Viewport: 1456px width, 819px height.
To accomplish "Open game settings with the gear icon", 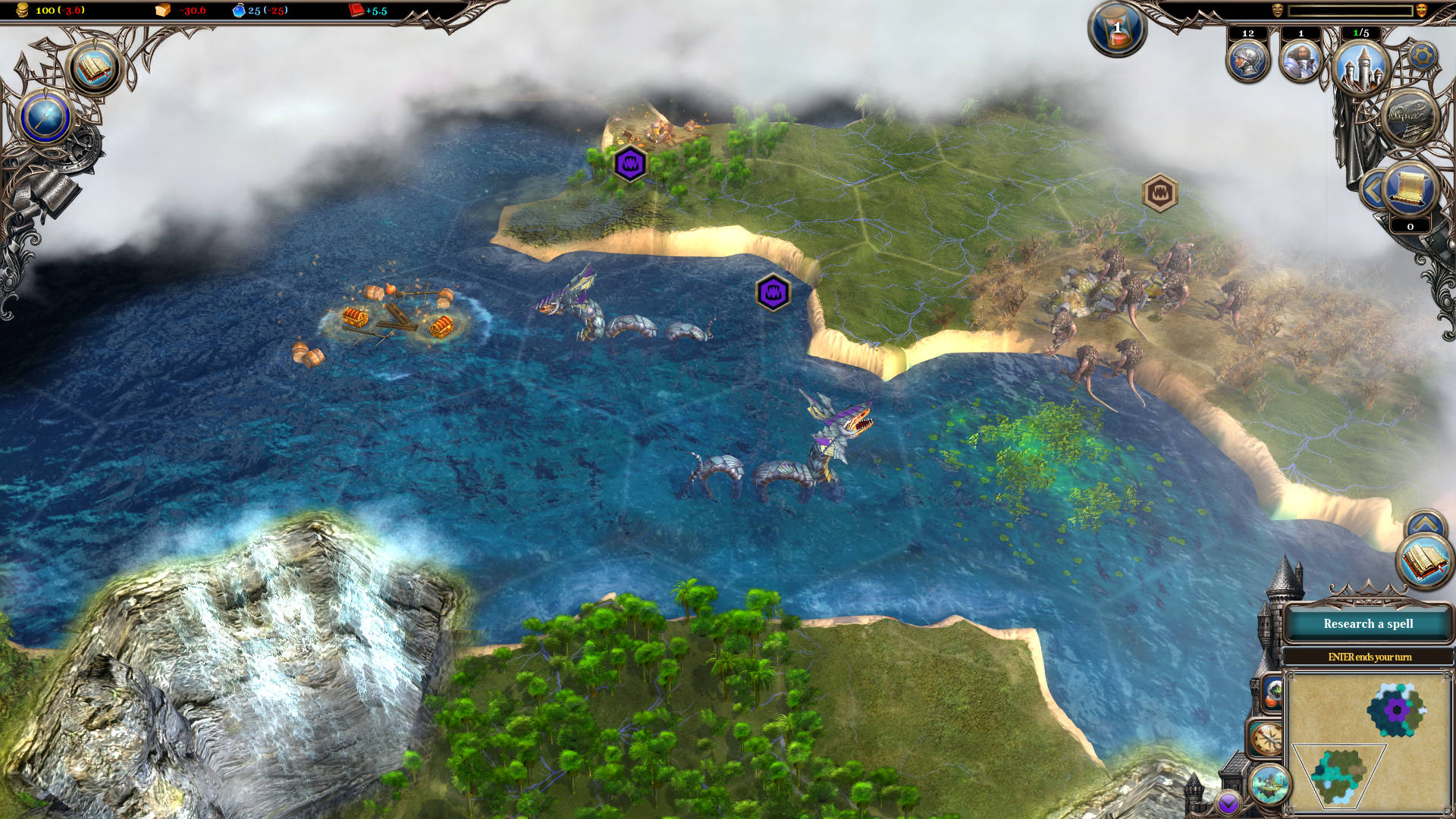I will pyautogui.click(x=1422, y=55).
